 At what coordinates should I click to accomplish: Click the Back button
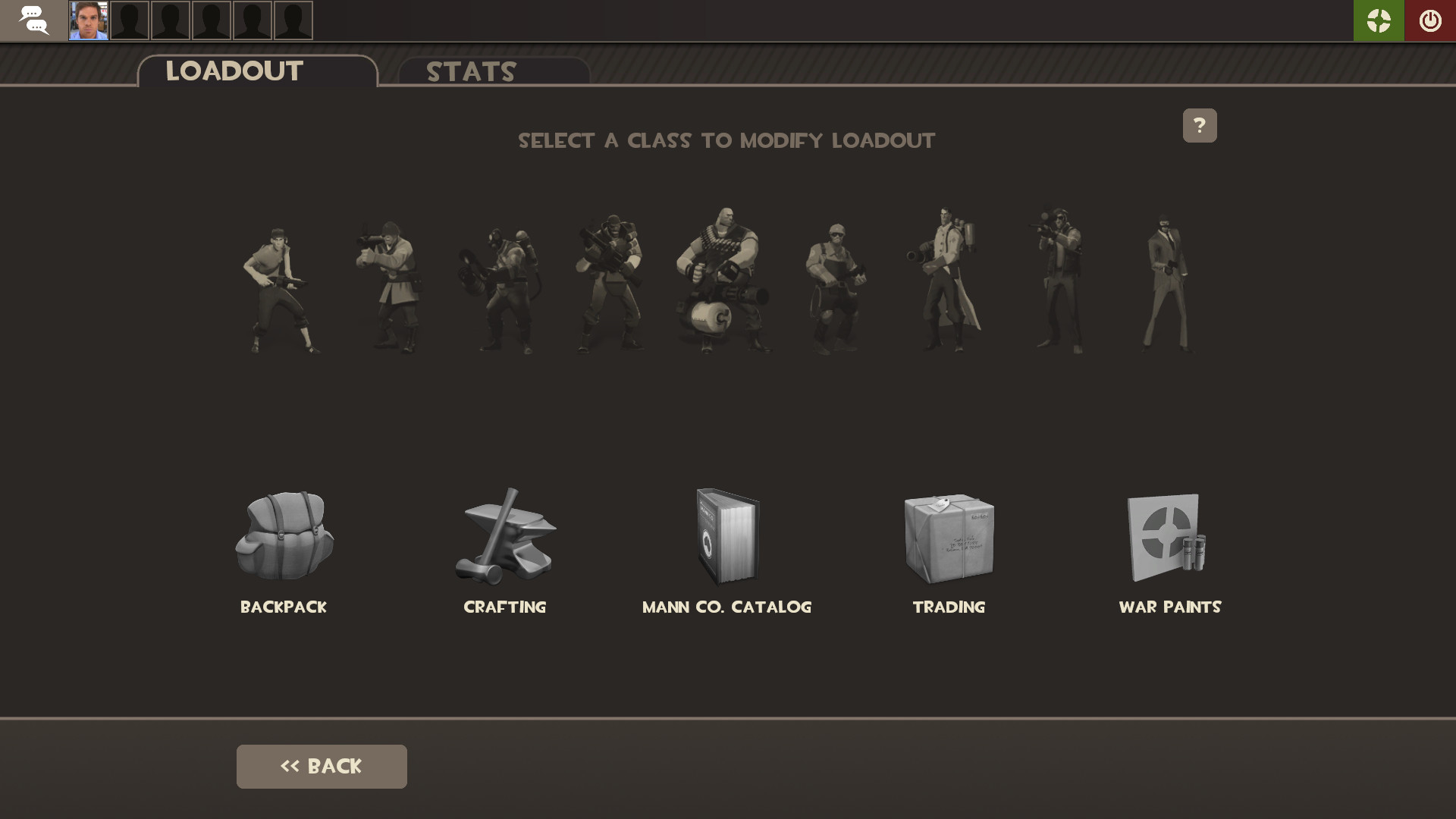(321, 766)
